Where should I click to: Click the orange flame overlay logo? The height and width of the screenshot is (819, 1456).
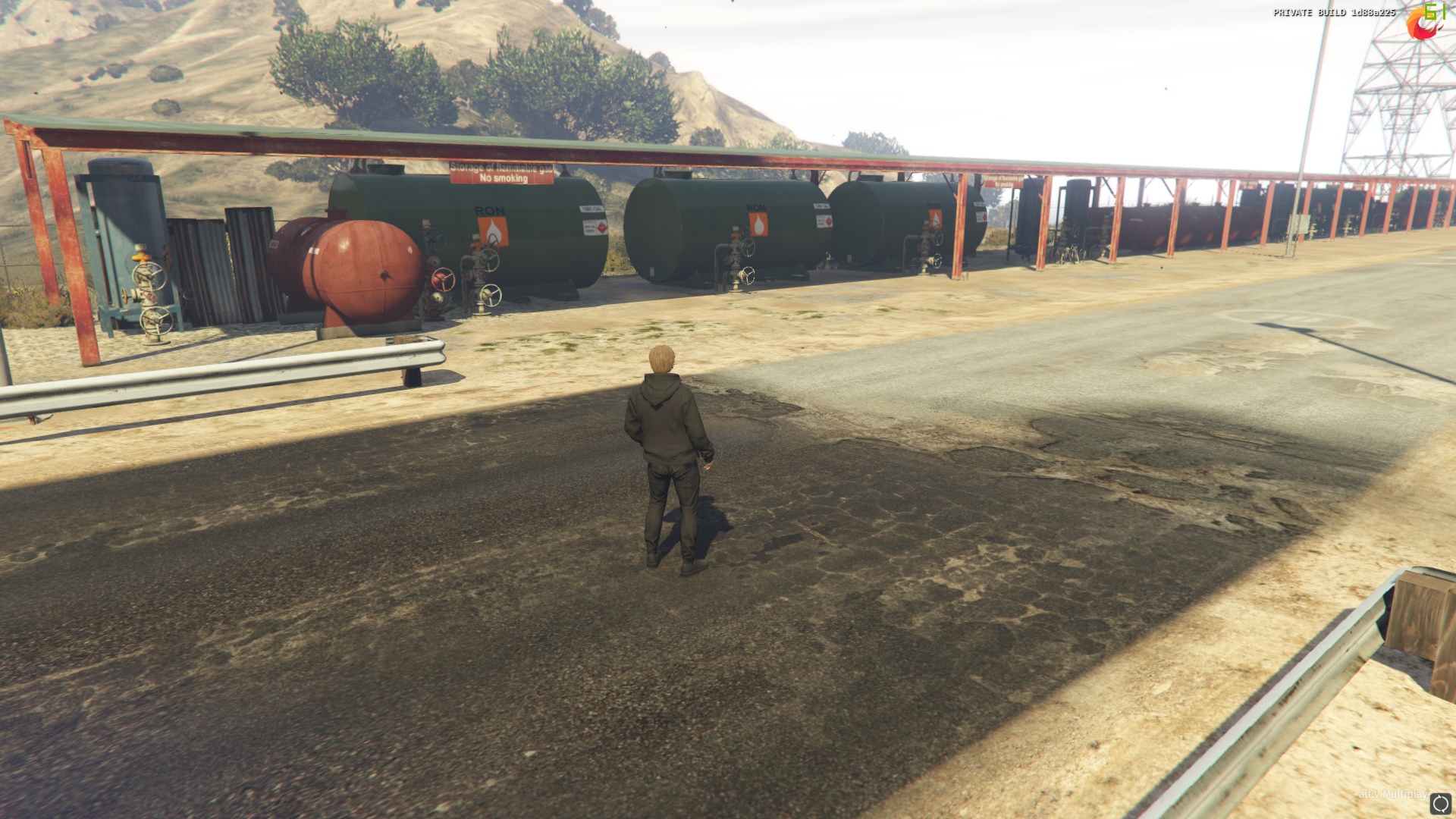point(1421,24)
